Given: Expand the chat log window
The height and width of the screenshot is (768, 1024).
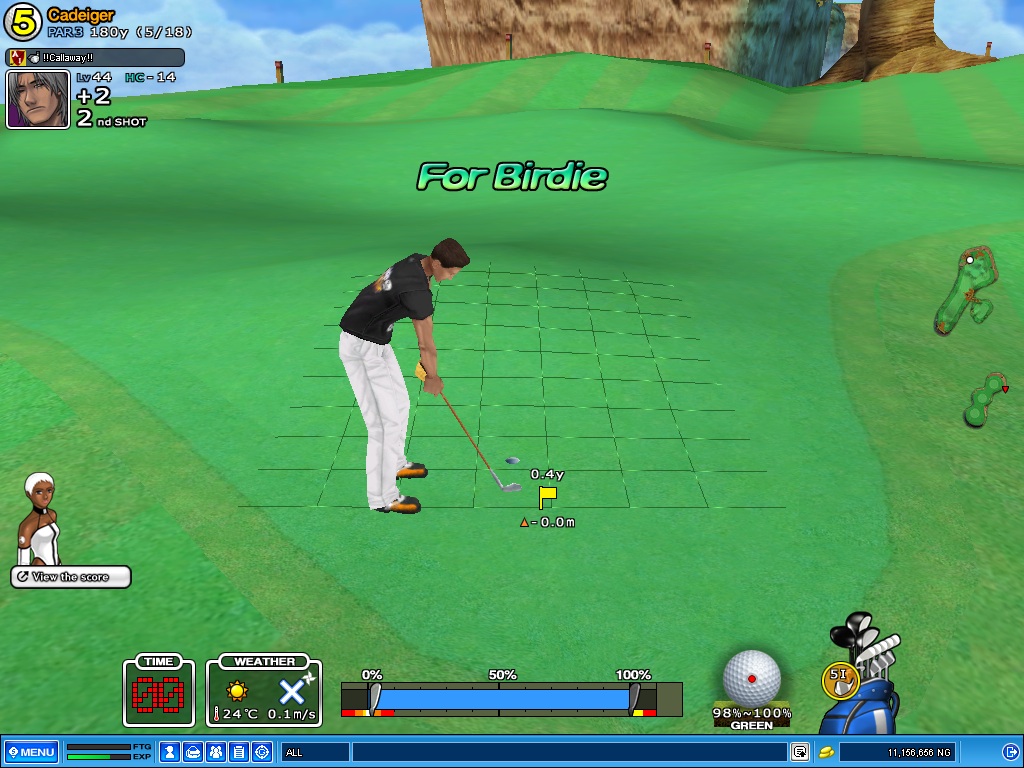Looking at the screenshot, I should (800, 752).
